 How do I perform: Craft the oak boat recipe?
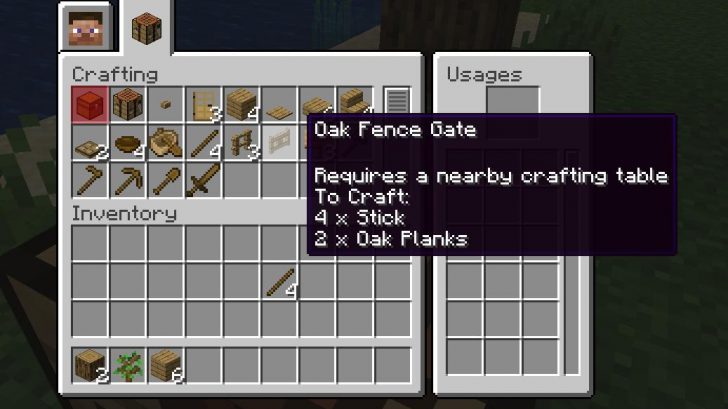166,143
